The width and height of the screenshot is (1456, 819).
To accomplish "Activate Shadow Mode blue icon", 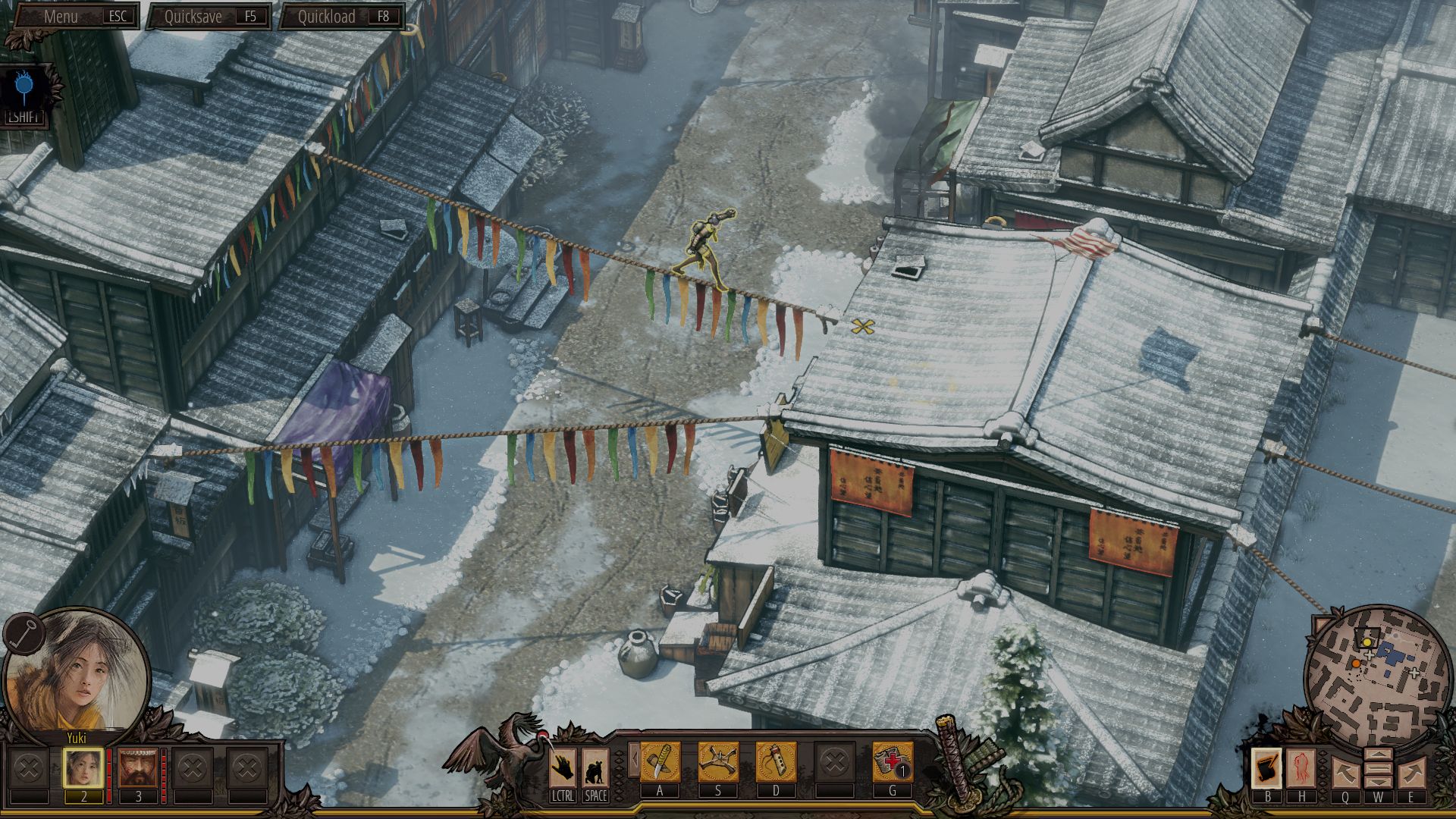I will tap(25, 91).
